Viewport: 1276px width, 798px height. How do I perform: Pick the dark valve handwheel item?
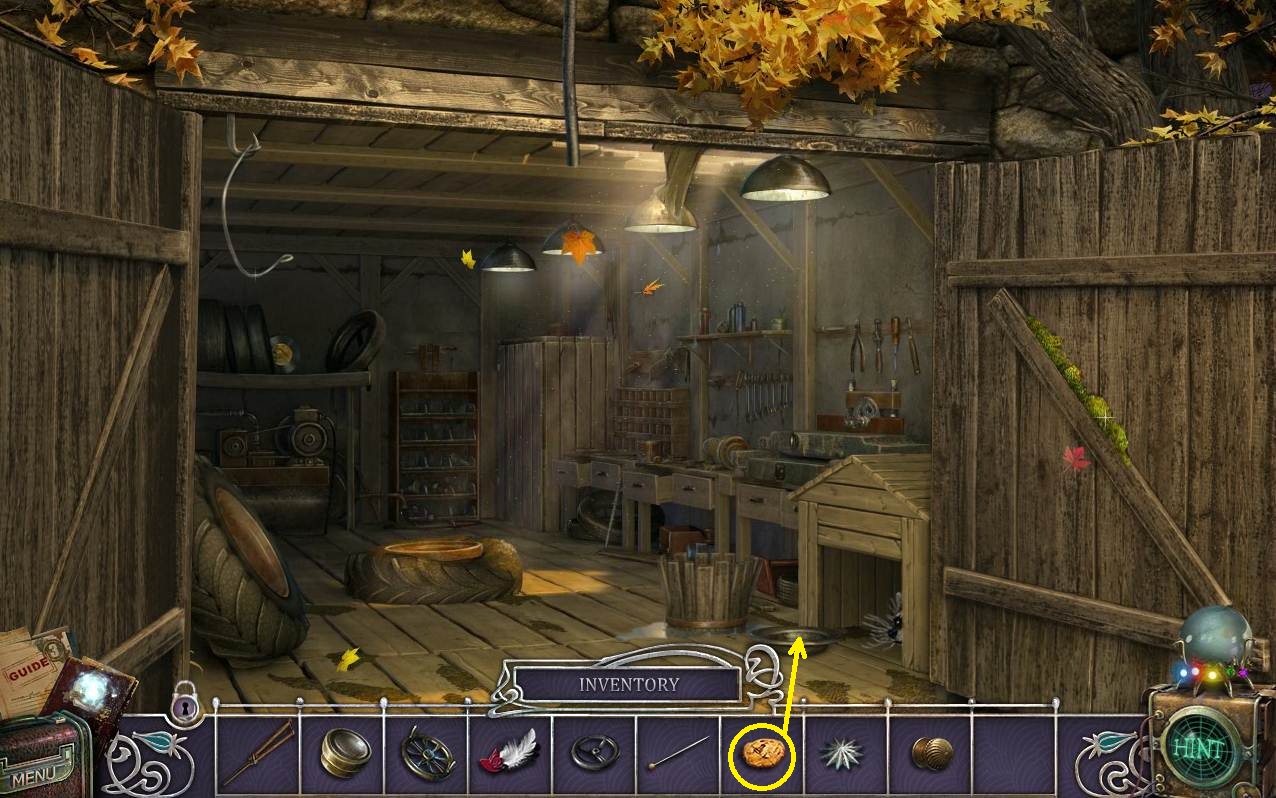coord(595,752)
